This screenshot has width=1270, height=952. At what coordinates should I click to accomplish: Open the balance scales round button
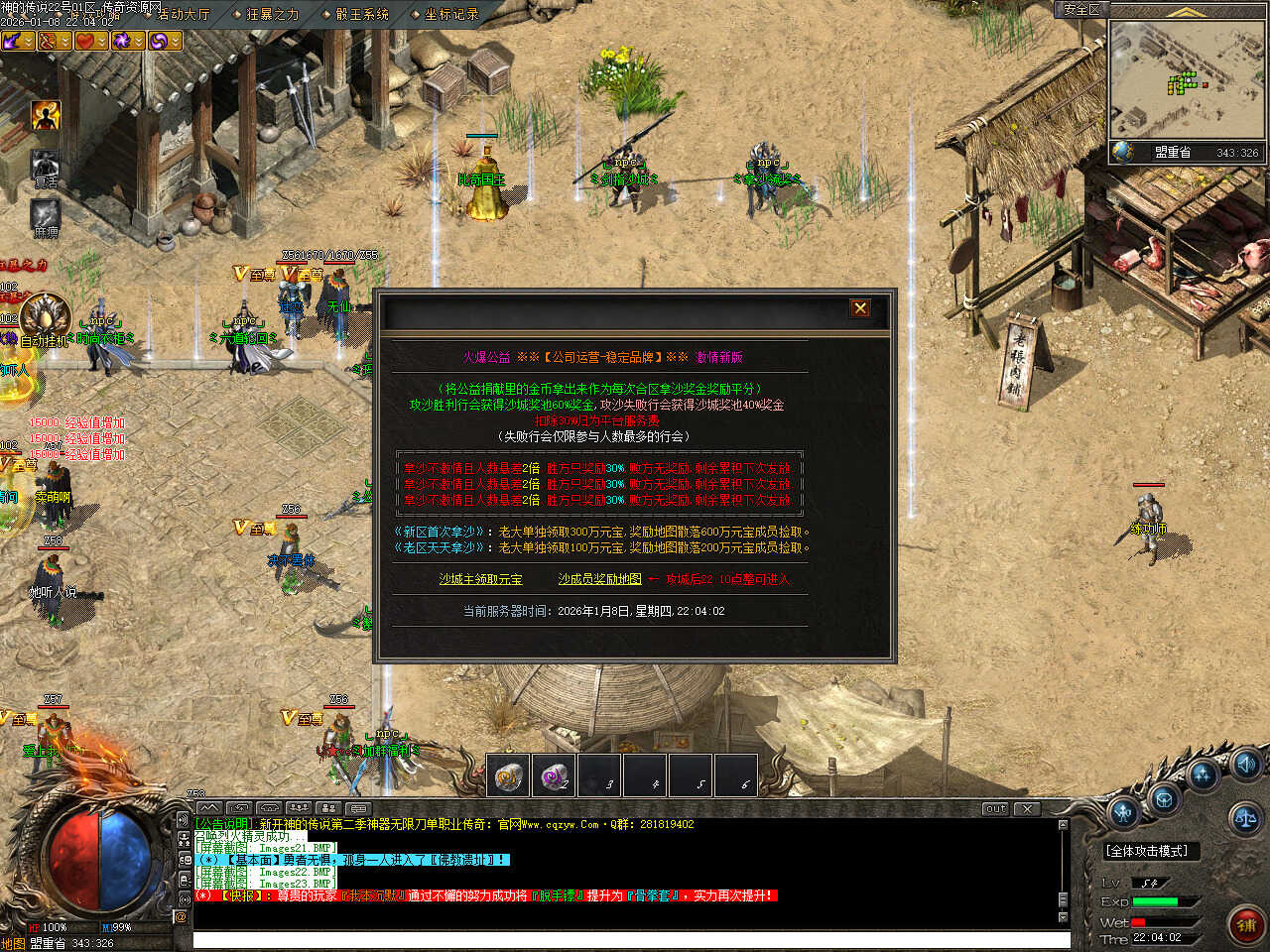1244,819
